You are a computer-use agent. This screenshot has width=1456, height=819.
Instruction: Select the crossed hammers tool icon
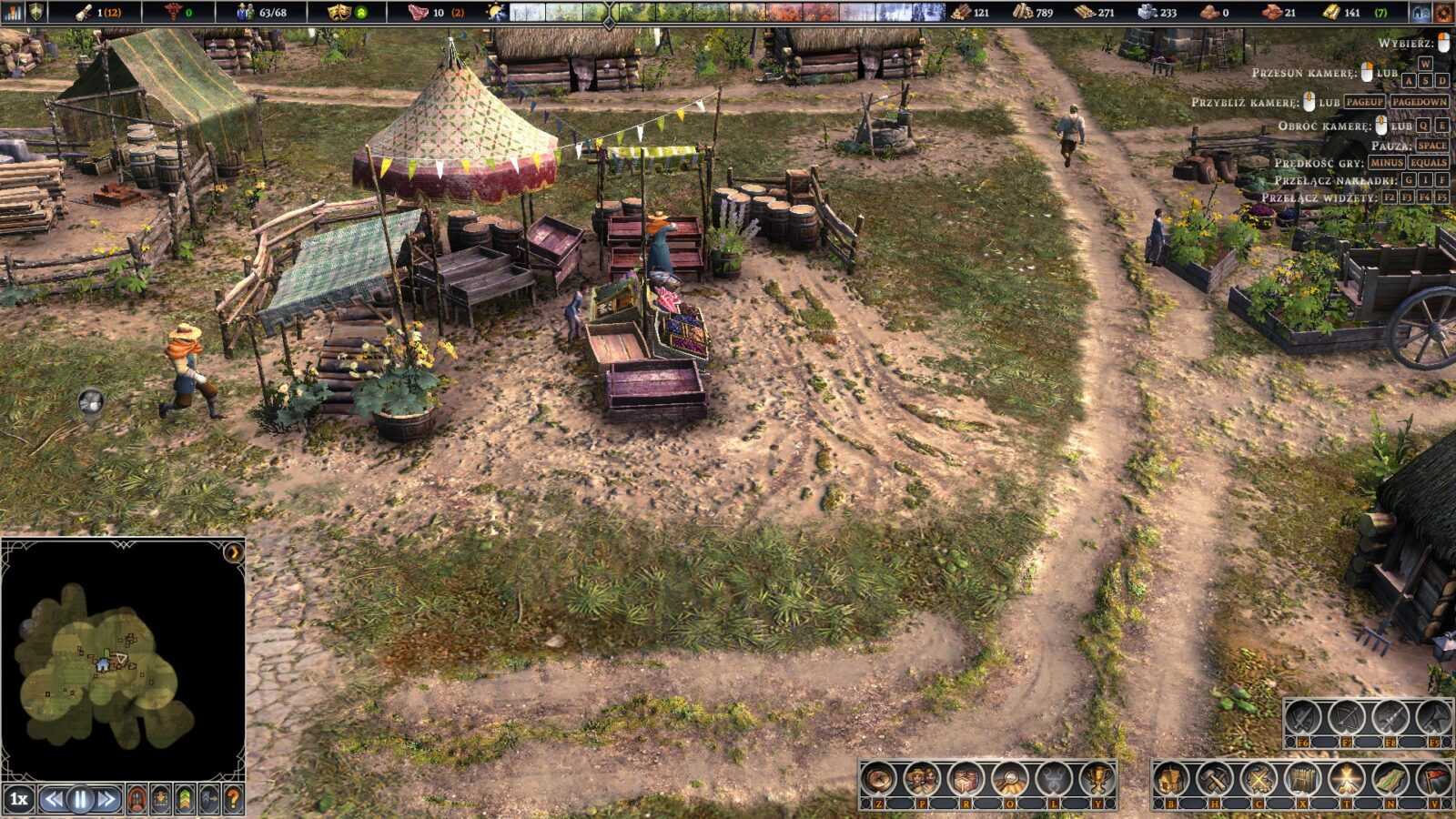(x=1215, y=779)
